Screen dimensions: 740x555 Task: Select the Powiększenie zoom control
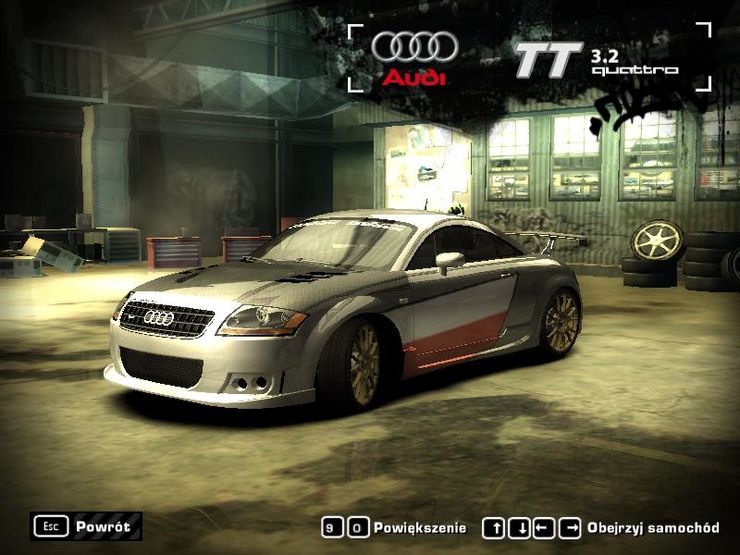[395, 528]
